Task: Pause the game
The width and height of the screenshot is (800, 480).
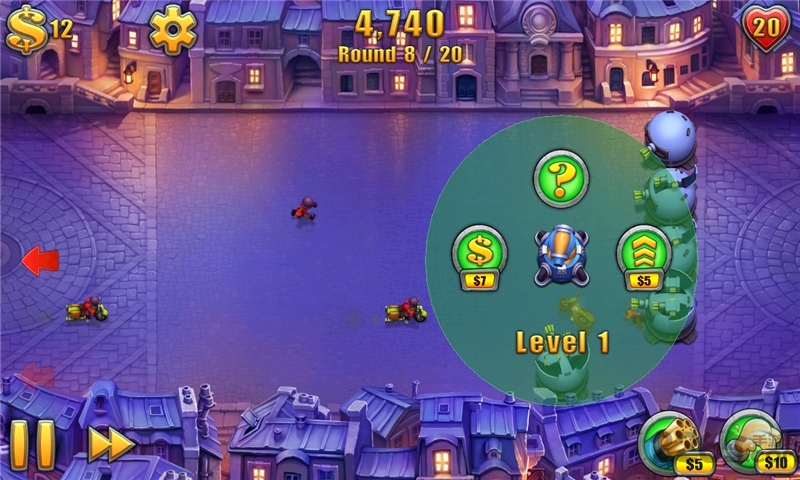Action: click(x=33, y=445)
